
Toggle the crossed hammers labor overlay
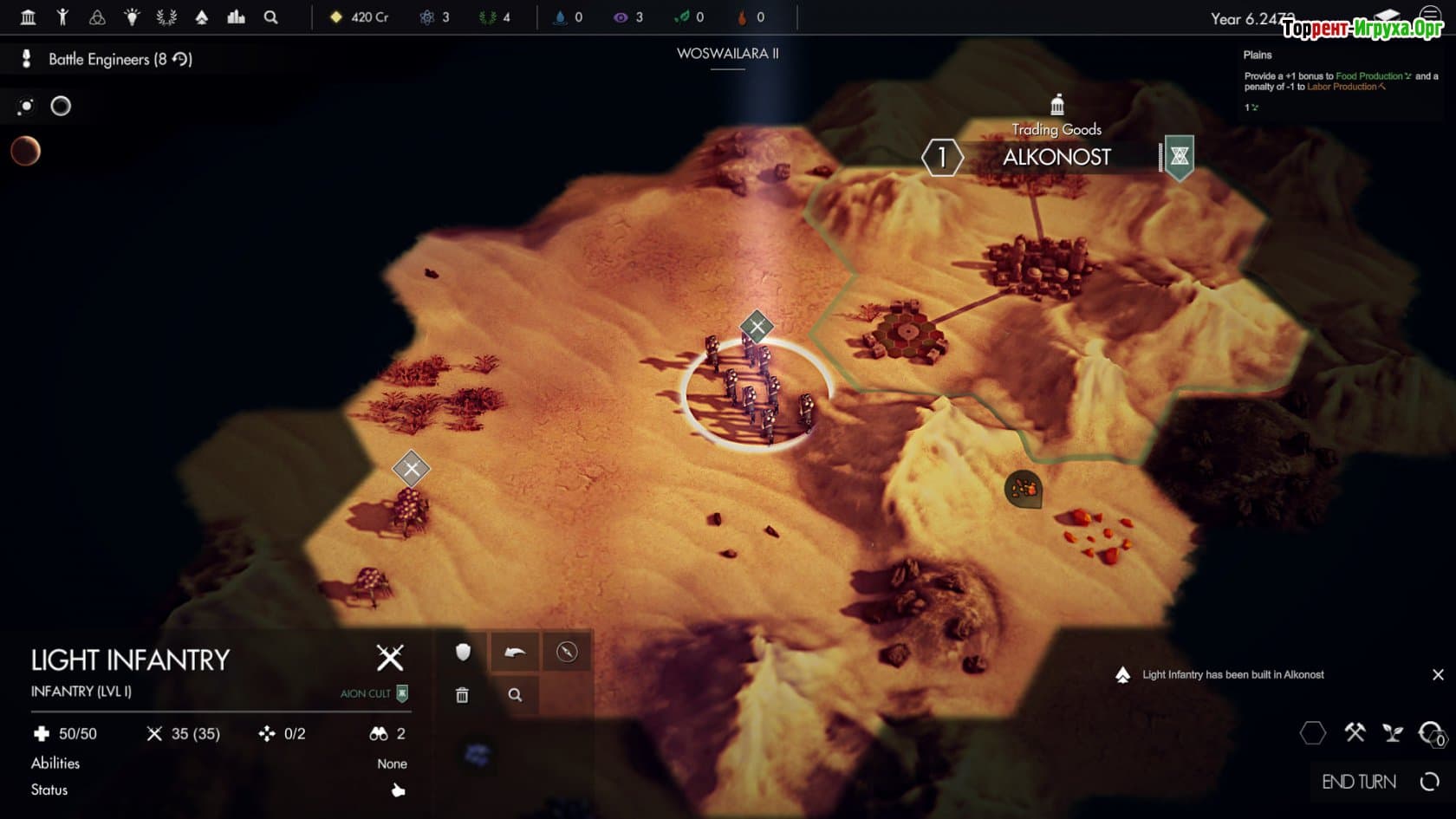(x=1355, y=733)
